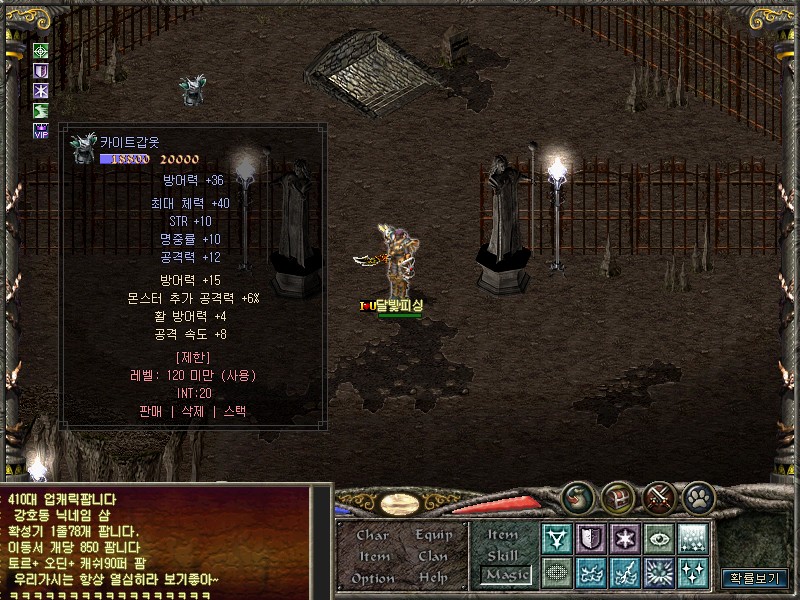Click the VIP status icon
Viewport: 800px width, 600px height.
coord(41,130)
